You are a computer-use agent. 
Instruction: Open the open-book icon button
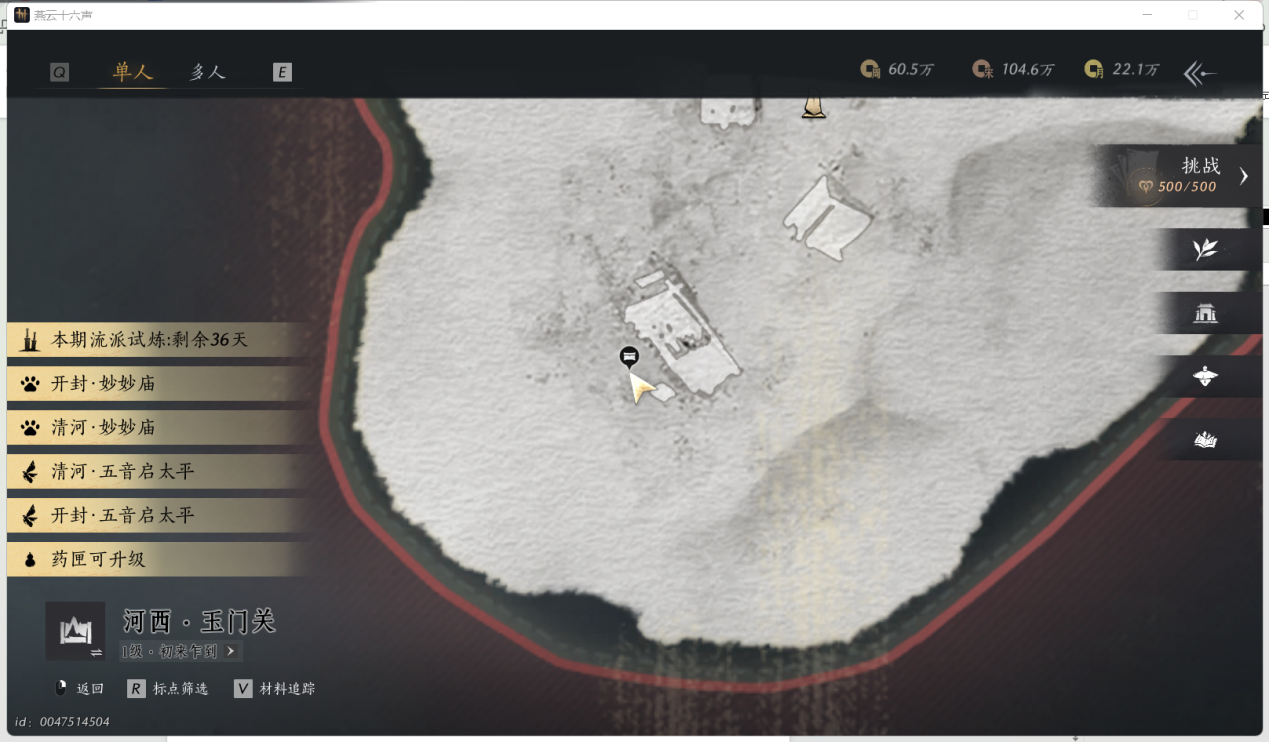[x=1206, y=440]
